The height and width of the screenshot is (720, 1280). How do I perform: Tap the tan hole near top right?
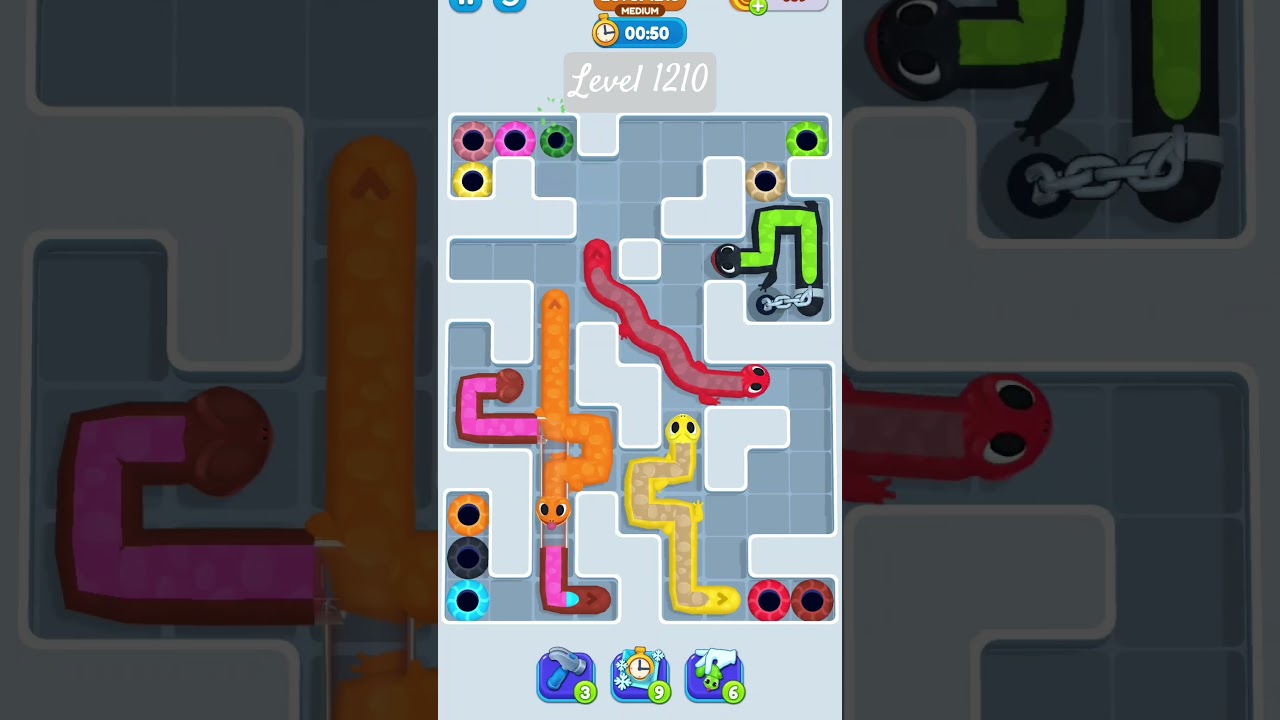pos(765,181)
